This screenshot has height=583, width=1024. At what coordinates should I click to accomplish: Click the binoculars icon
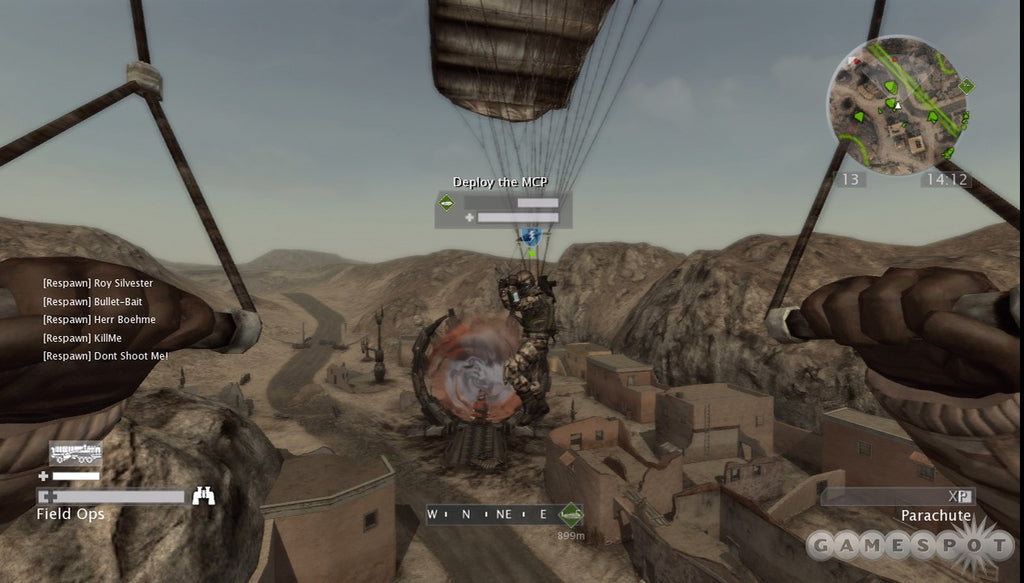203,495
